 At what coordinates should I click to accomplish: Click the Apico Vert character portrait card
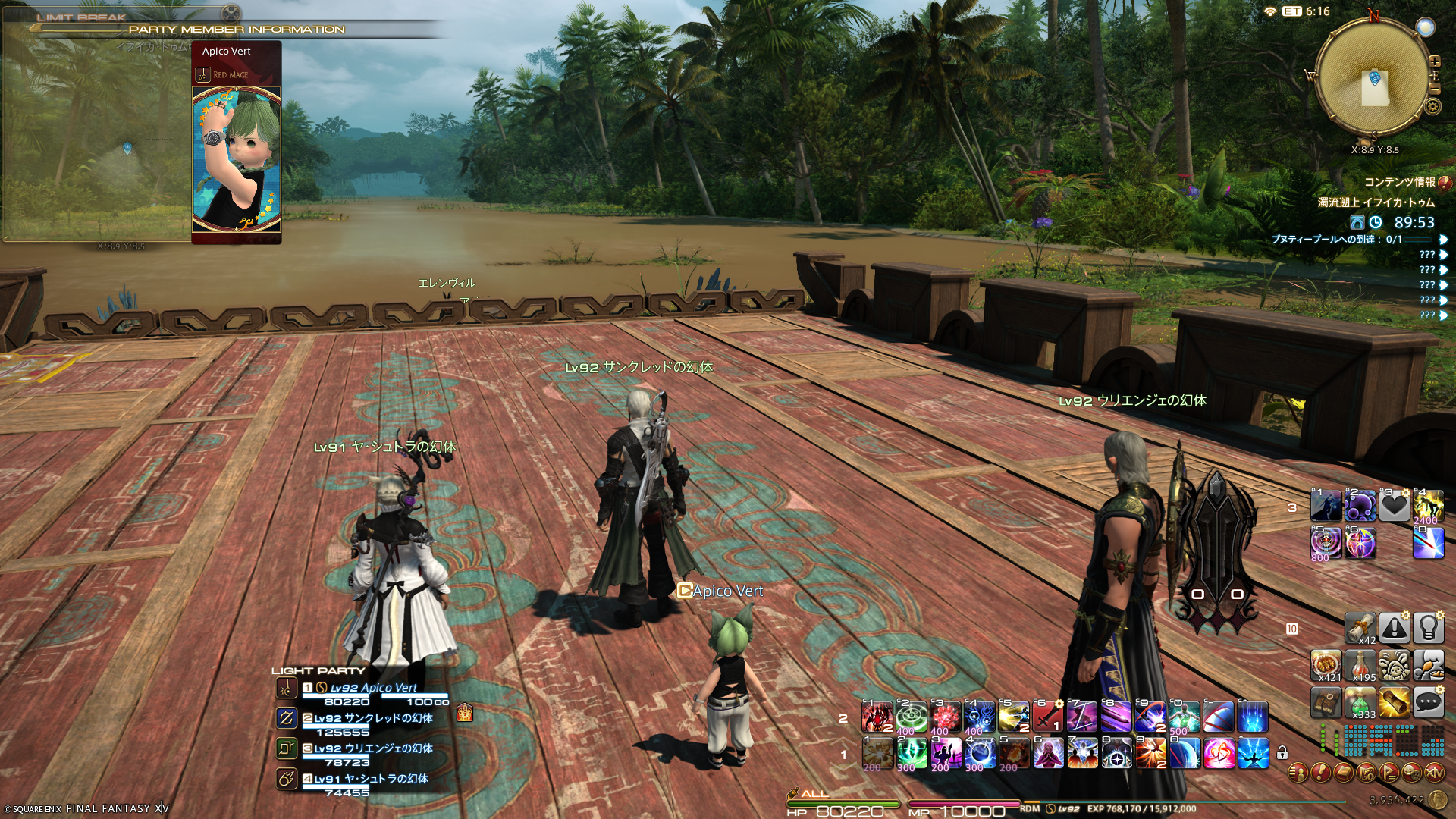point(237,158)
